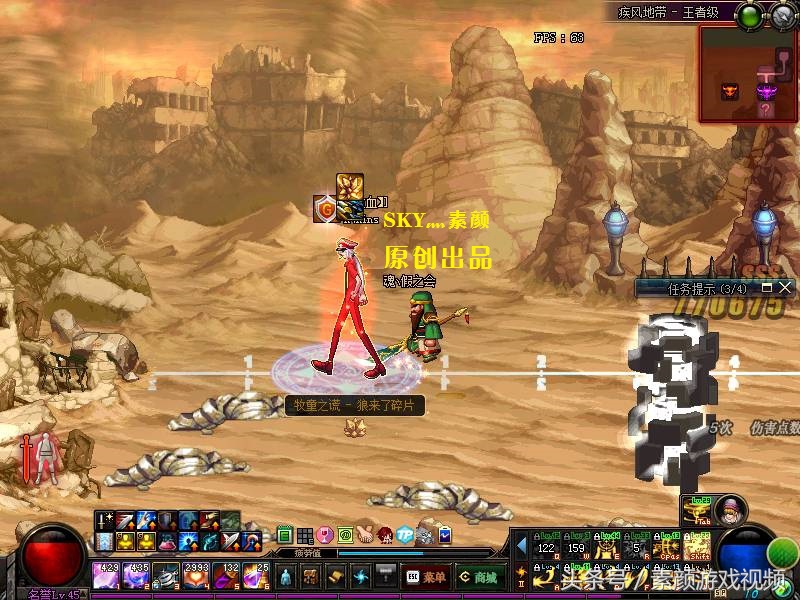Screen dimensions: 800x600
Task: Click the grey compass orb button at top-right
Action: pyautogui.click(x=780, y=14)
